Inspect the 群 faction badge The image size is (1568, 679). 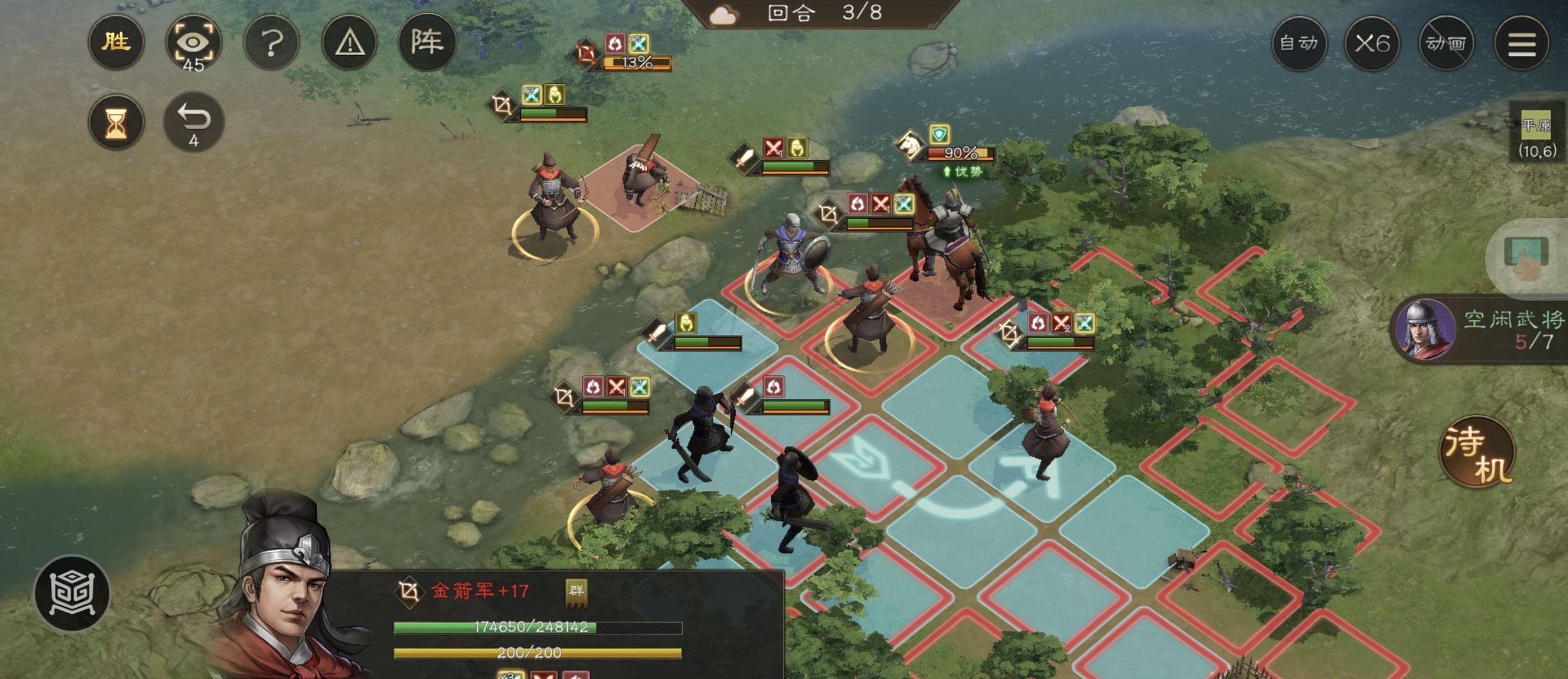(576, 591)
